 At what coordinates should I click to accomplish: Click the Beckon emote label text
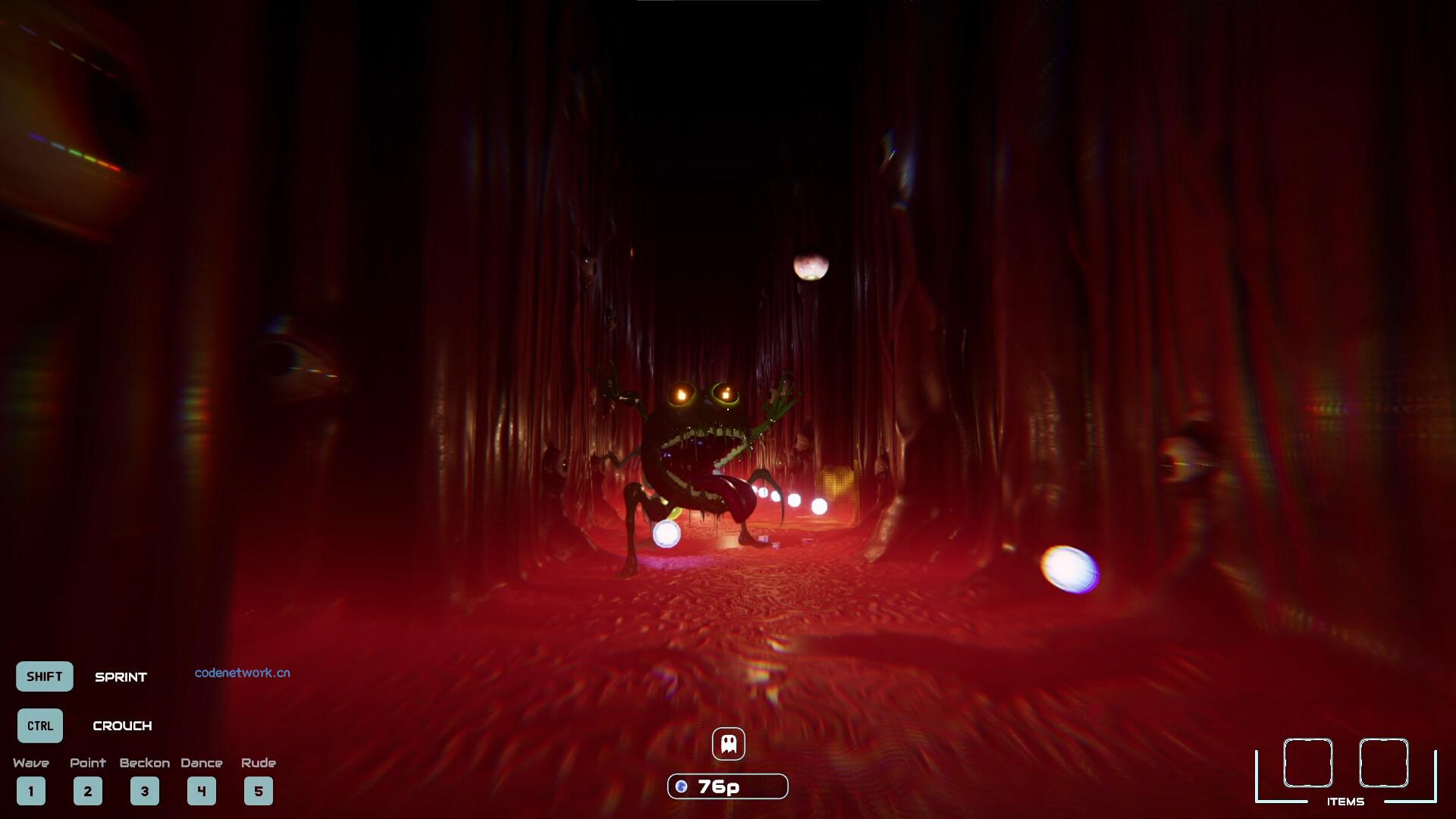[x=145, y=764]
